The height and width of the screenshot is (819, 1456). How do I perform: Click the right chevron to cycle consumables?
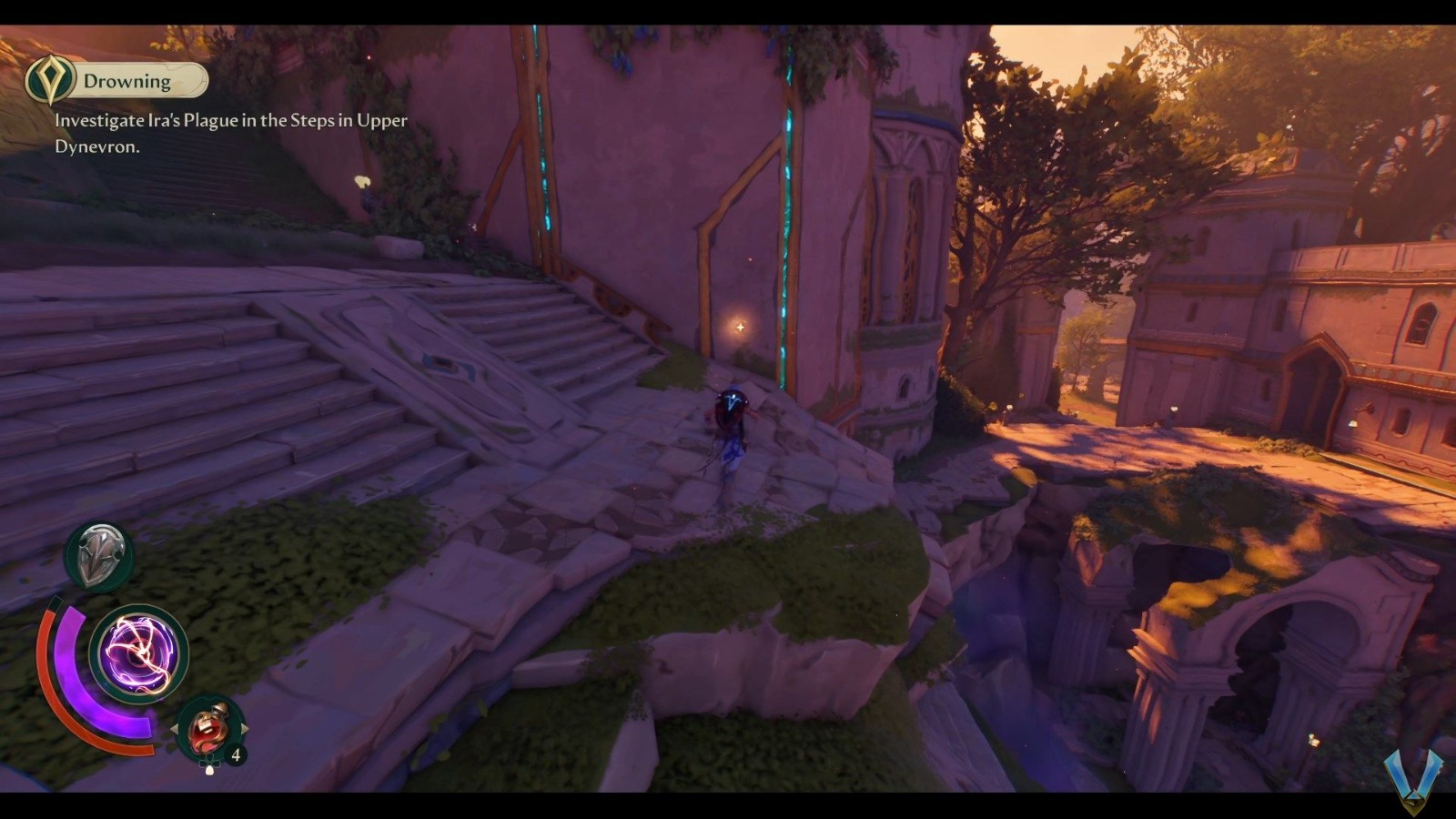(244, 726)
